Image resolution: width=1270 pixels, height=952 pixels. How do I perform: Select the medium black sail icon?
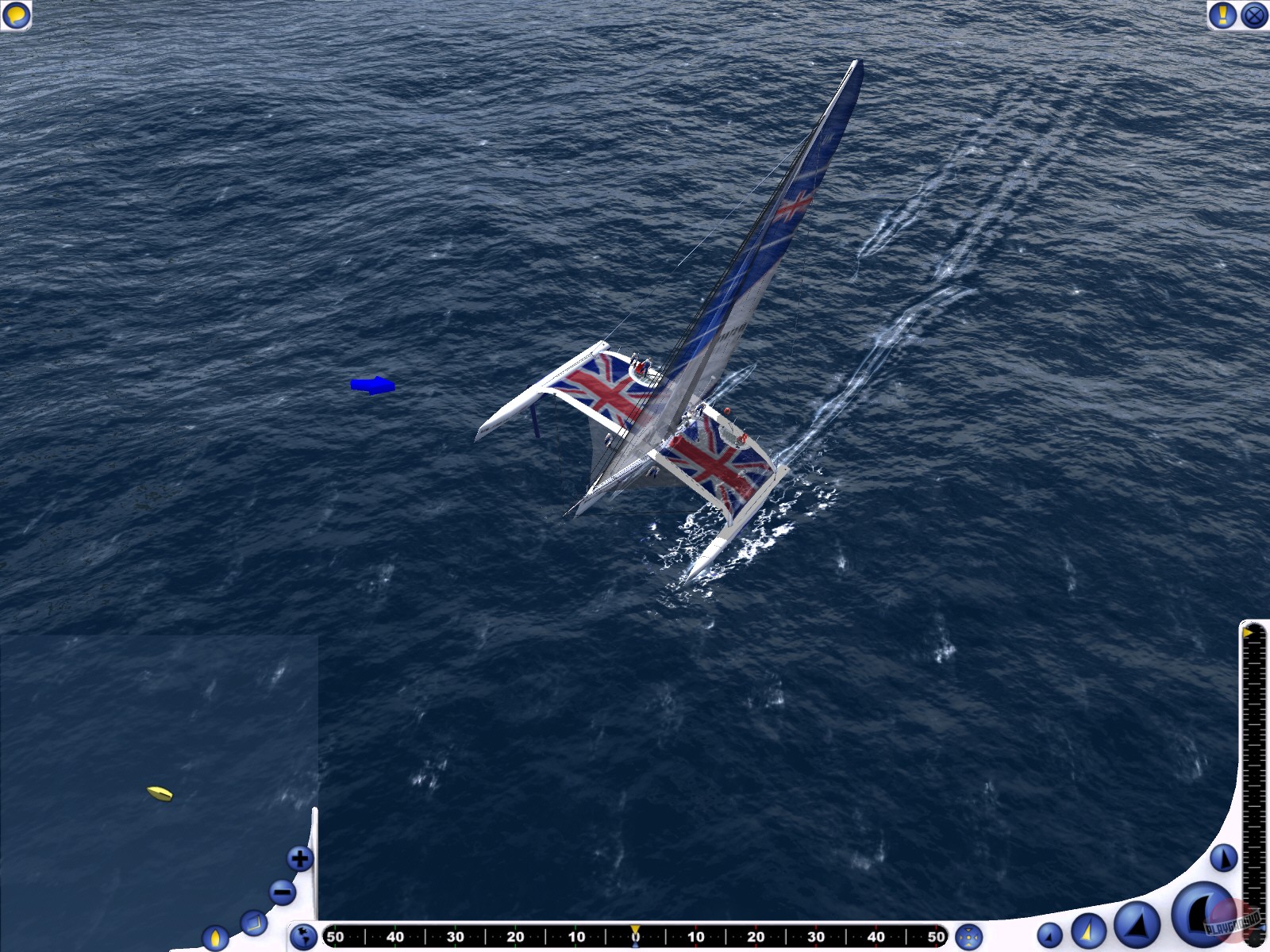pos(1137,924)
